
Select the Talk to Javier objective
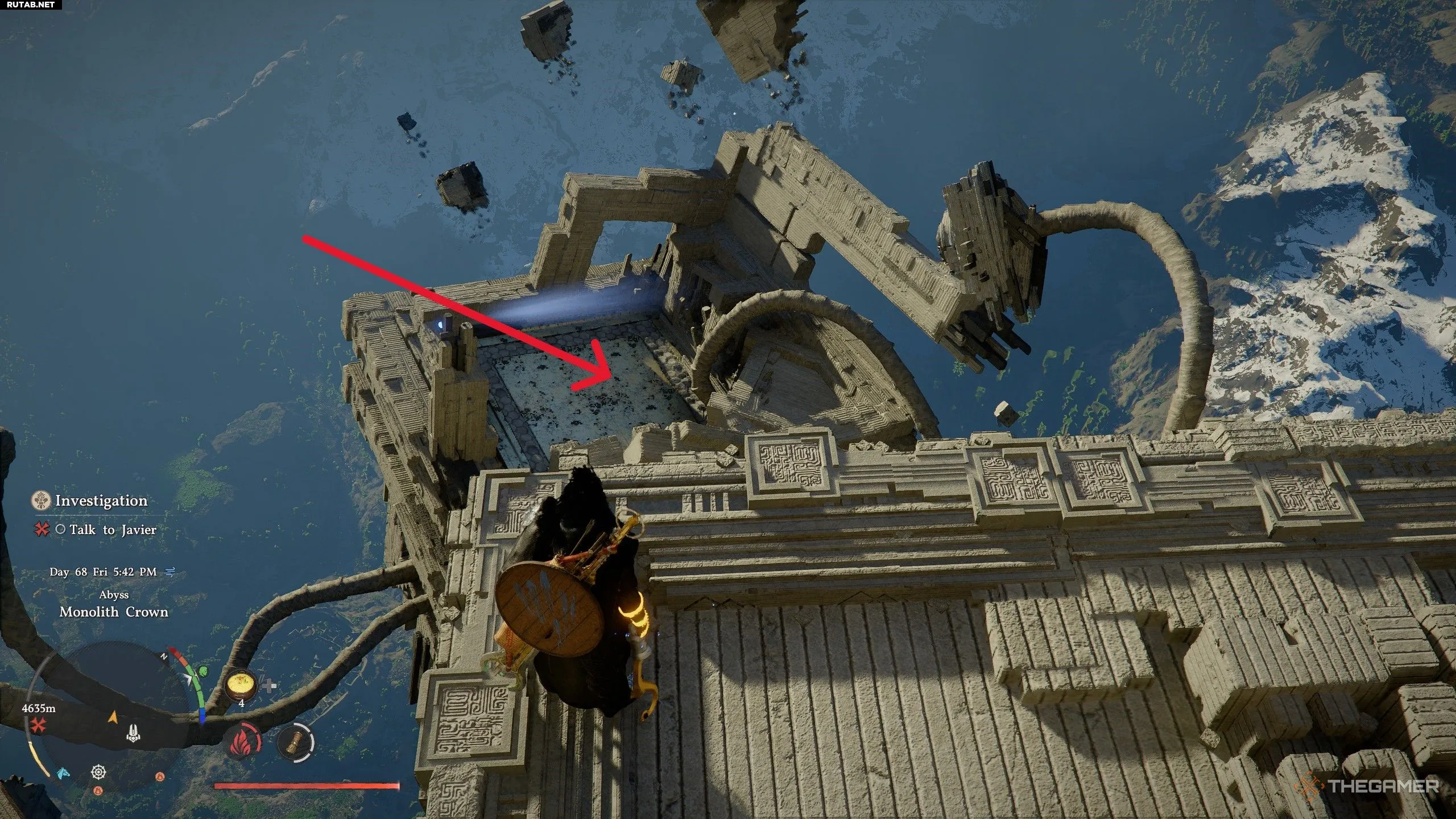tap(113, 530)
